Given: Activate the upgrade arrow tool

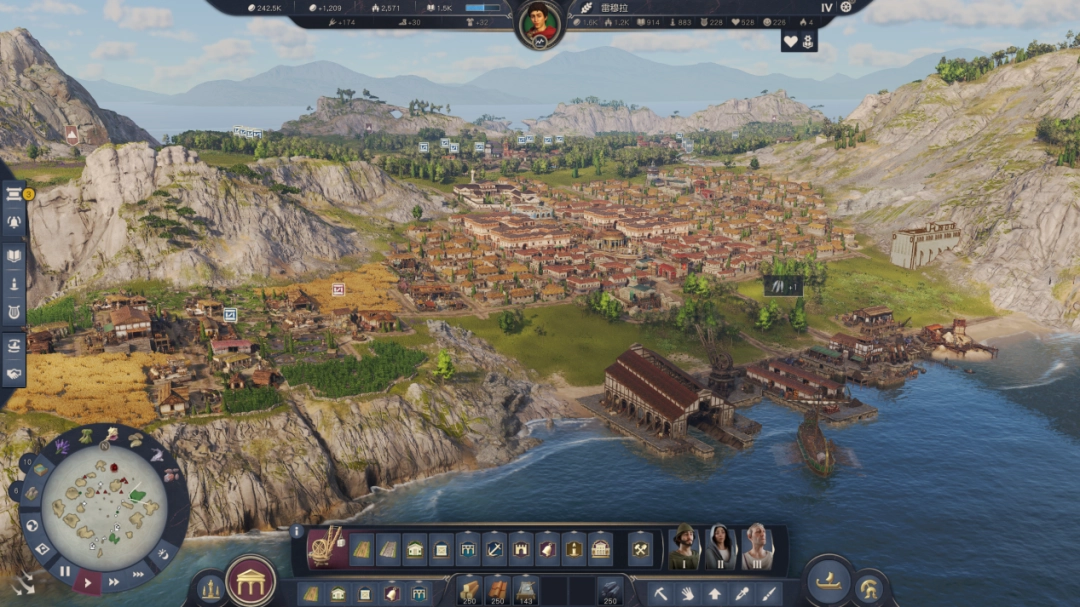Looking at the screenshot, I should click(714, 593).
